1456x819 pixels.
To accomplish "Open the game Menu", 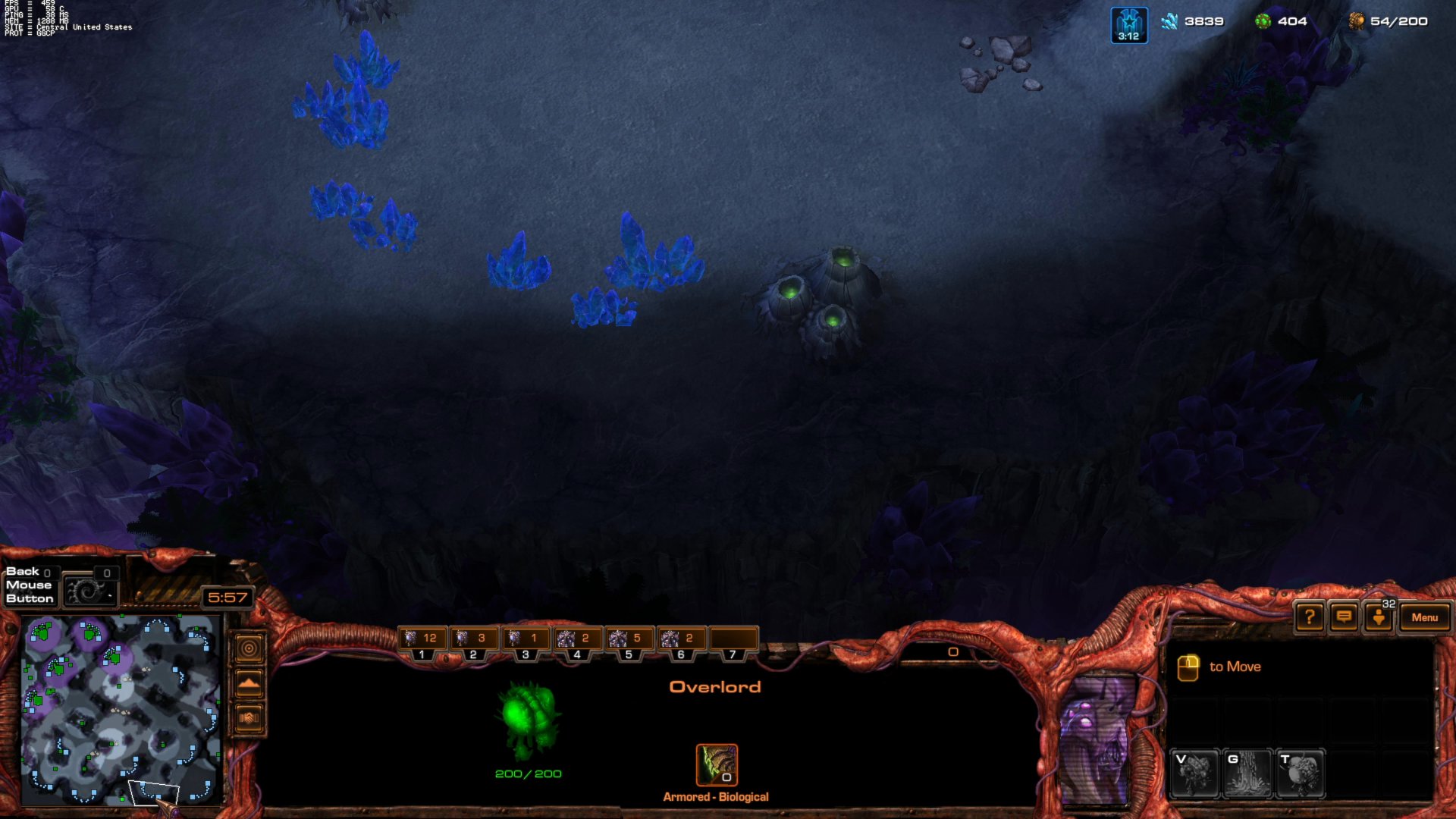I will 1425,617.
